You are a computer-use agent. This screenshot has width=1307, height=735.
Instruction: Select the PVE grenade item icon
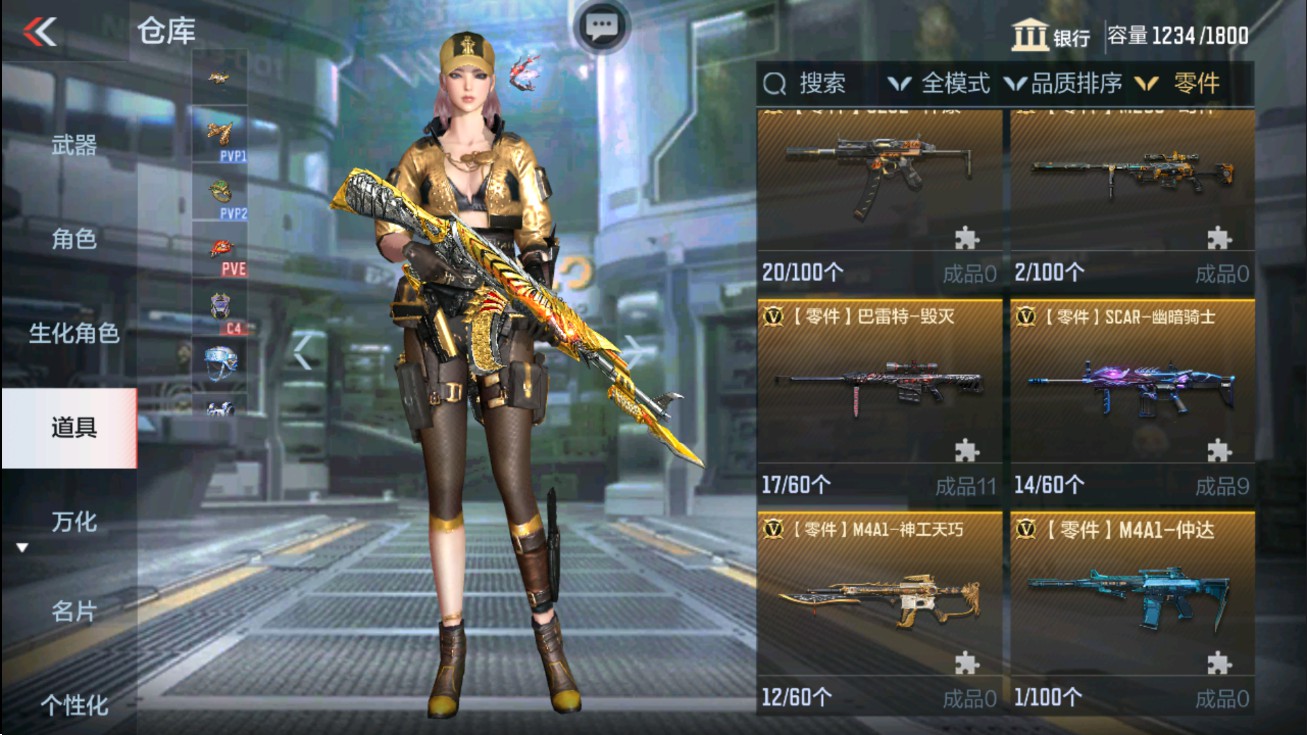coord(219,247)
